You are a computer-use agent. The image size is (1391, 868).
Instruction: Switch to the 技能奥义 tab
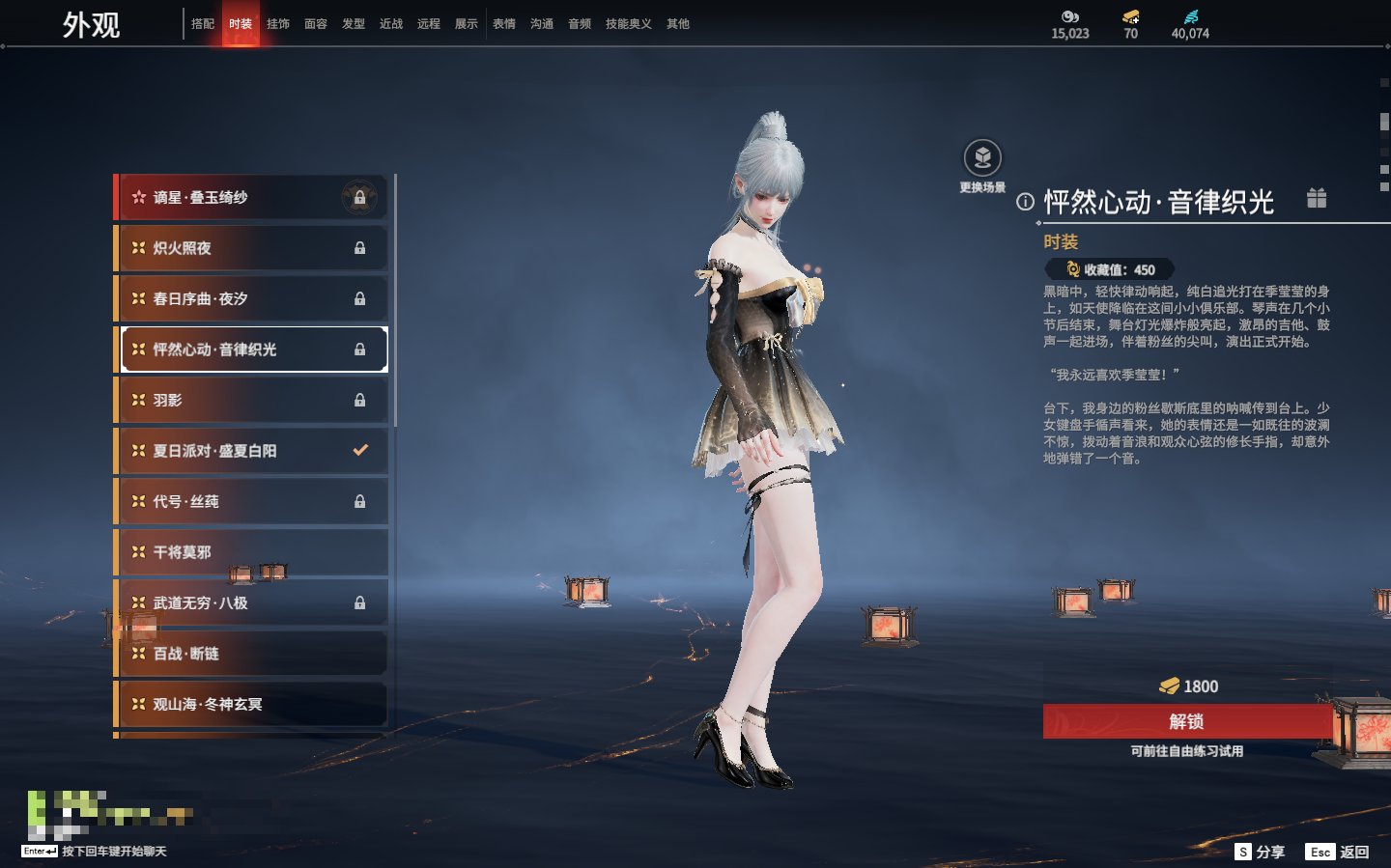pyautogui.click(x=628, y=24)
